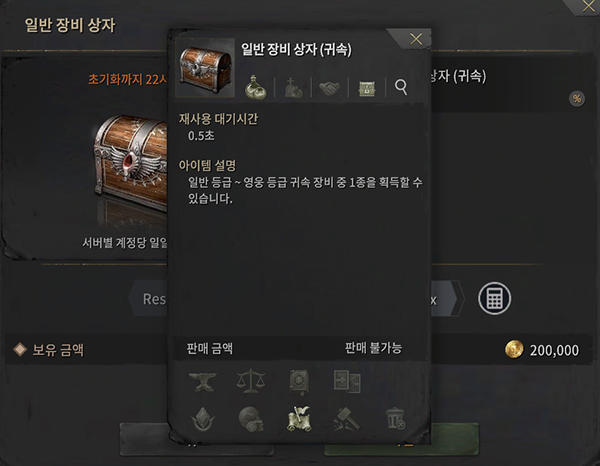Click the gem emblem icon in tooltip
This screenshot has width=600, height=466.
coord(201,417)
